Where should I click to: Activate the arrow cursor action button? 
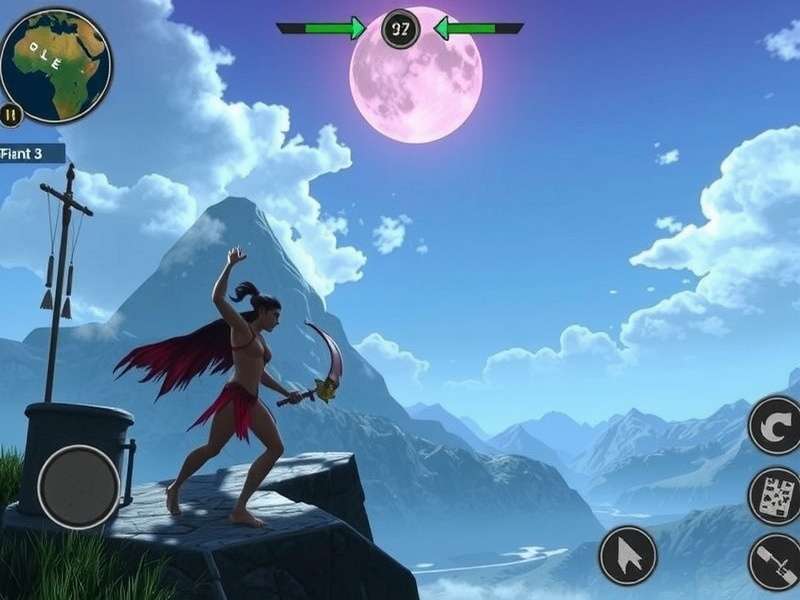point(627,555)
